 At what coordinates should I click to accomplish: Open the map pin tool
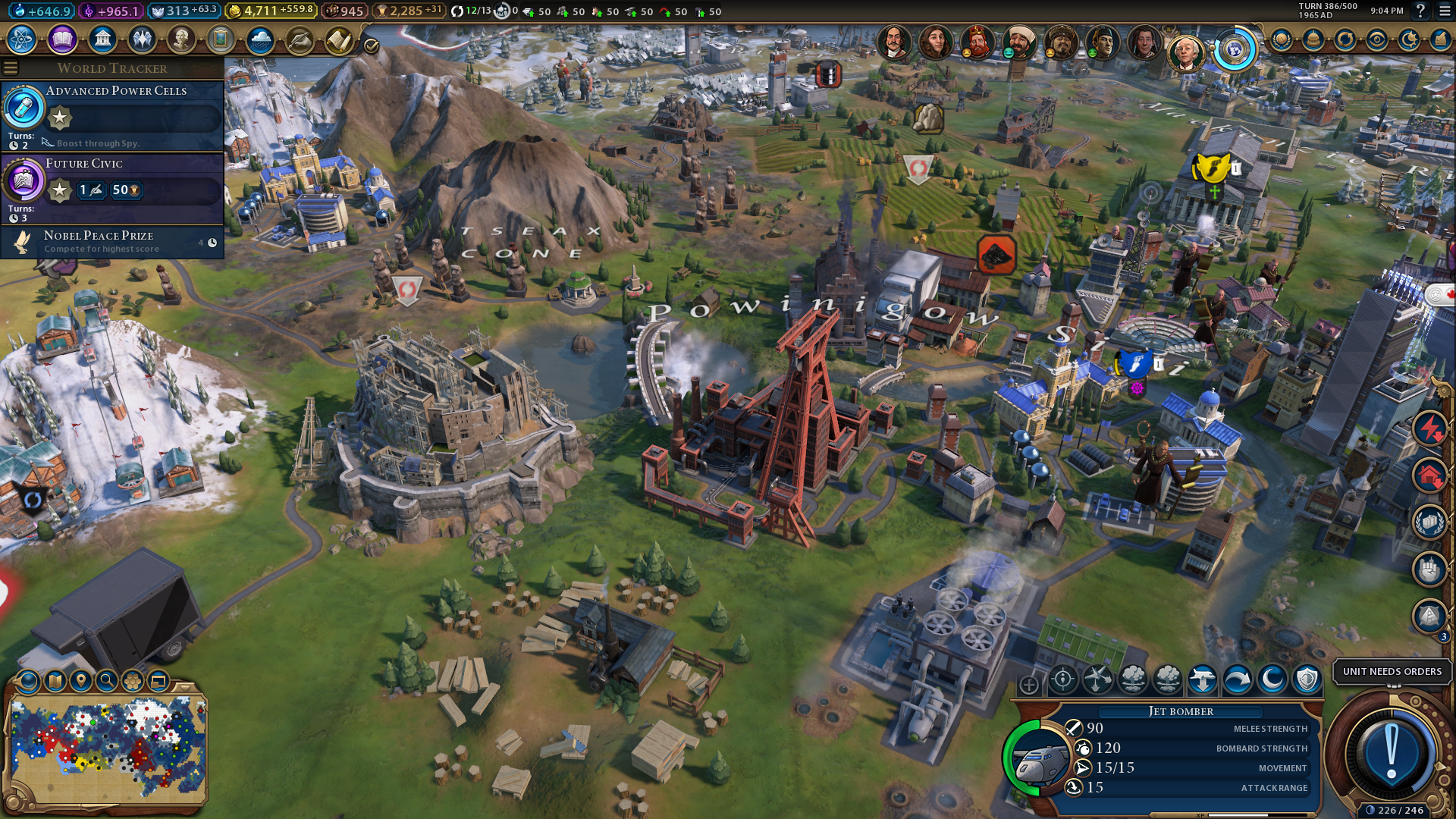click(81, 681)
